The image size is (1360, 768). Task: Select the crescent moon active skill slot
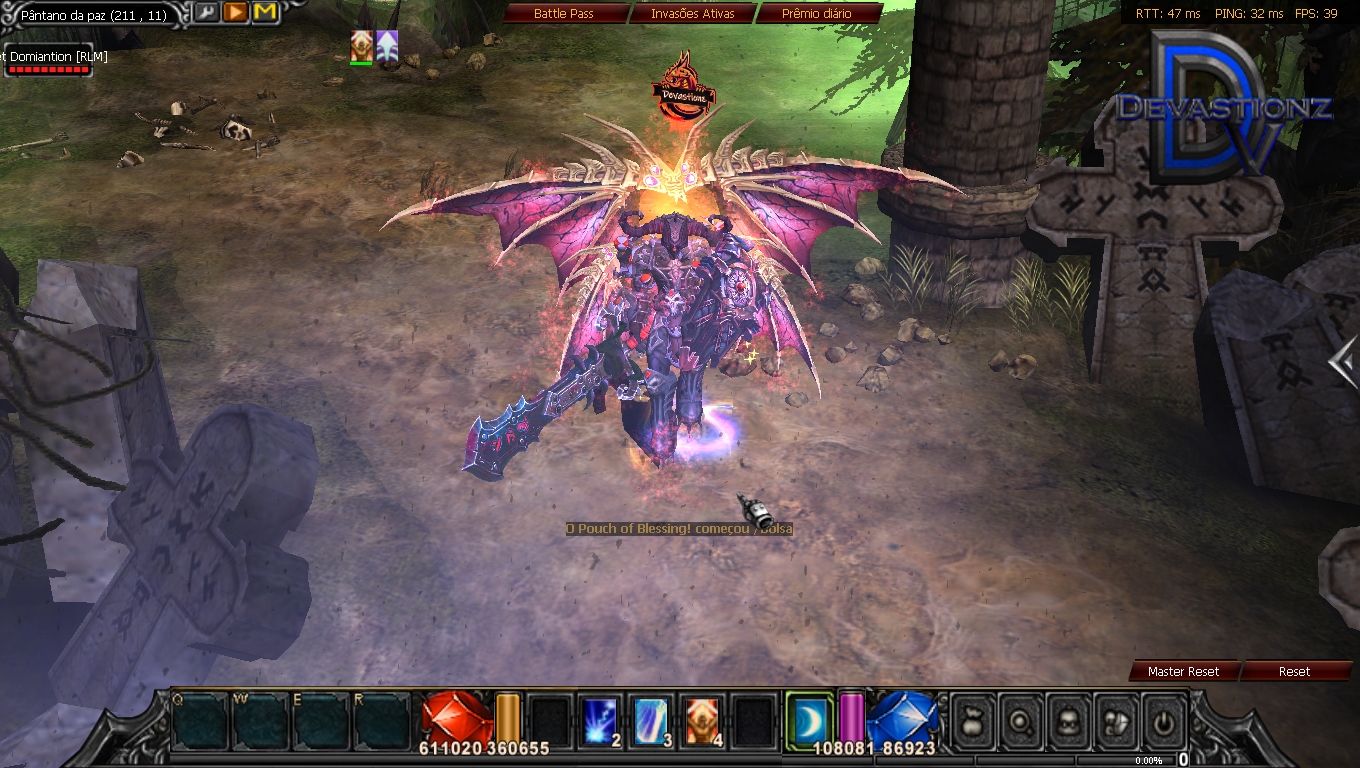[808, 718]
